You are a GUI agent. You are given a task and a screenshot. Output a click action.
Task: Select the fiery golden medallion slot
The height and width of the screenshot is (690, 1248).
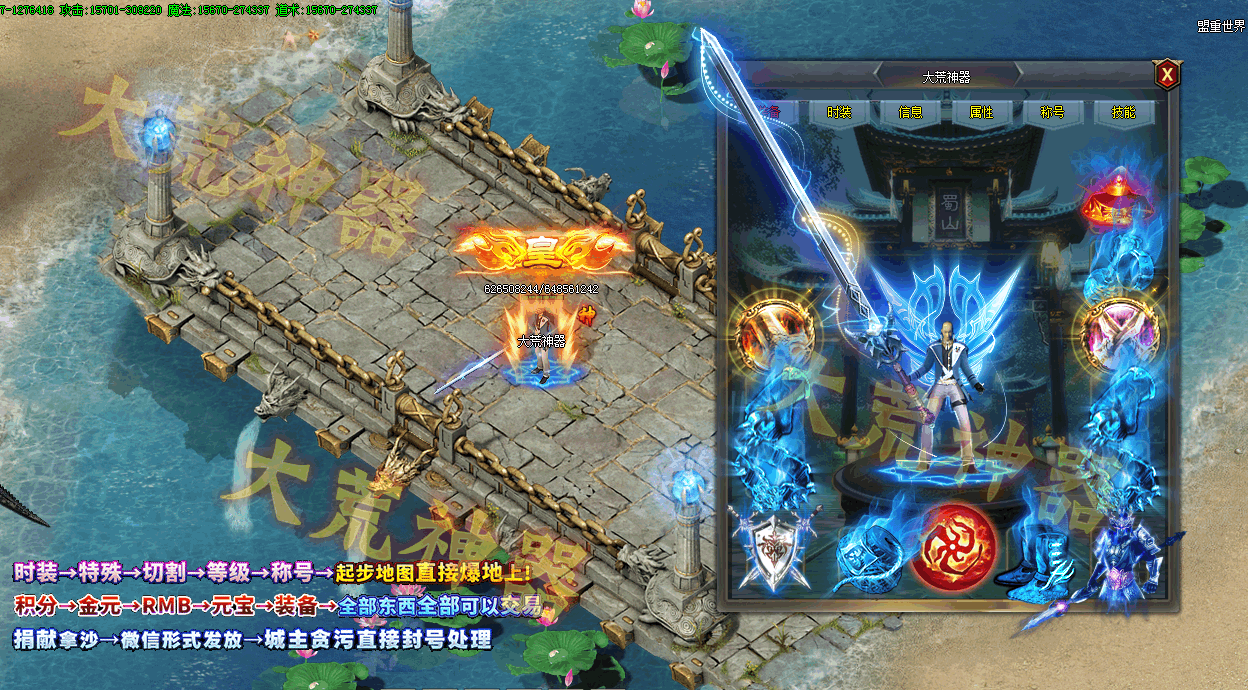(773, 332)
